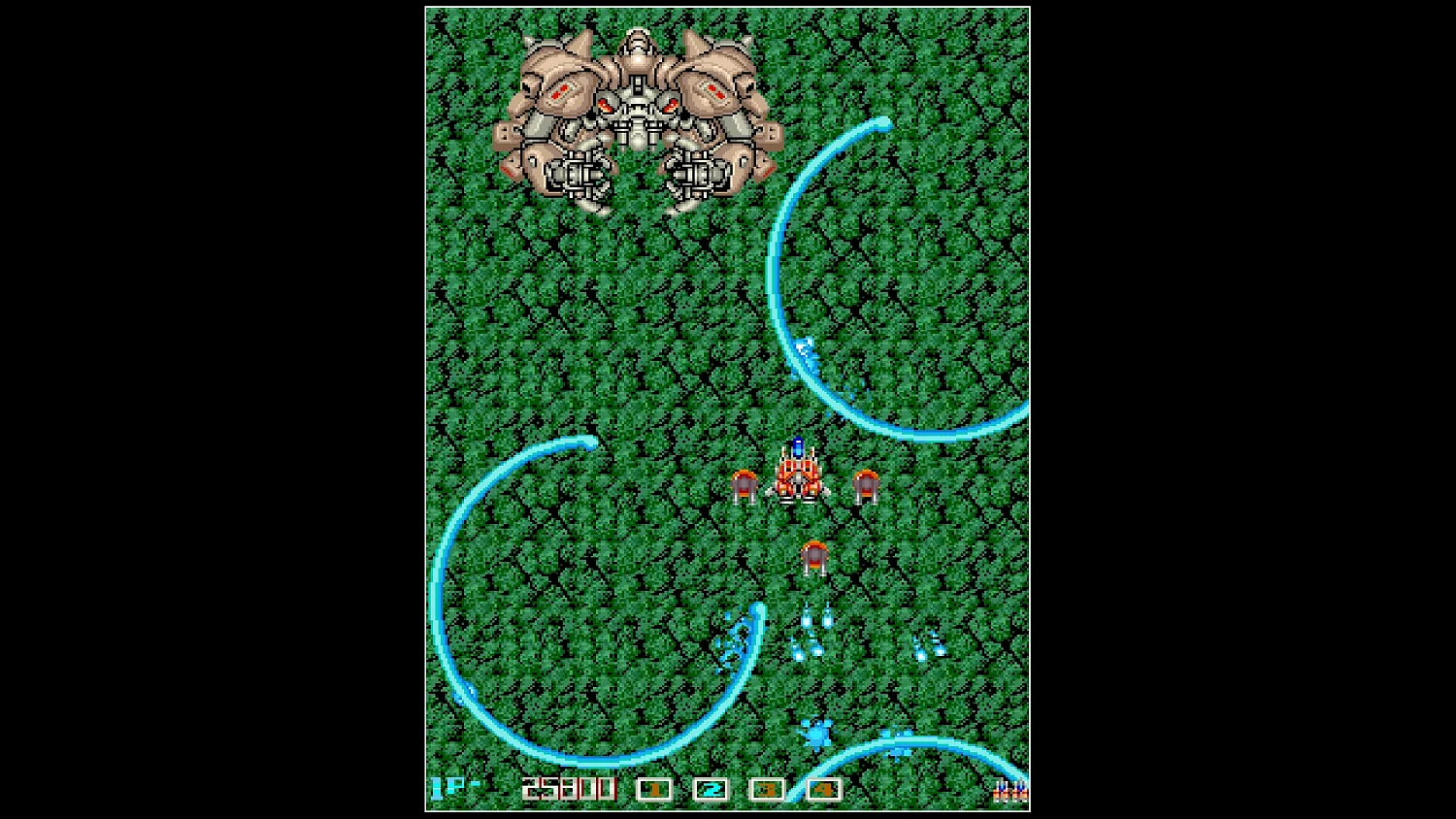Target the enemy pod left of the player
Viewport: 1456px width, 819px height.
pyautogui.click(x=744, y=483)
